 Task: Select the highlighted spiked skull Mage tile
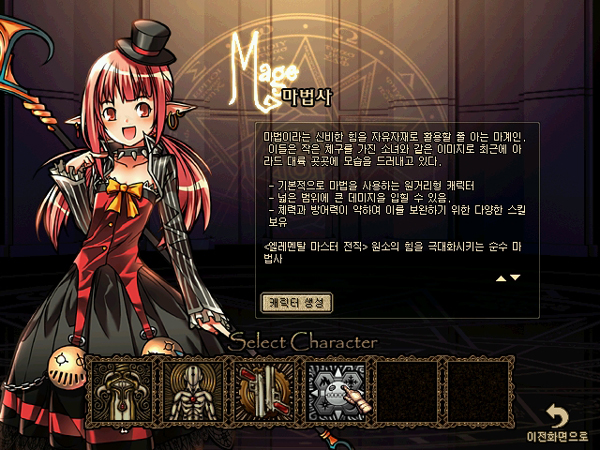coord(336,388)
